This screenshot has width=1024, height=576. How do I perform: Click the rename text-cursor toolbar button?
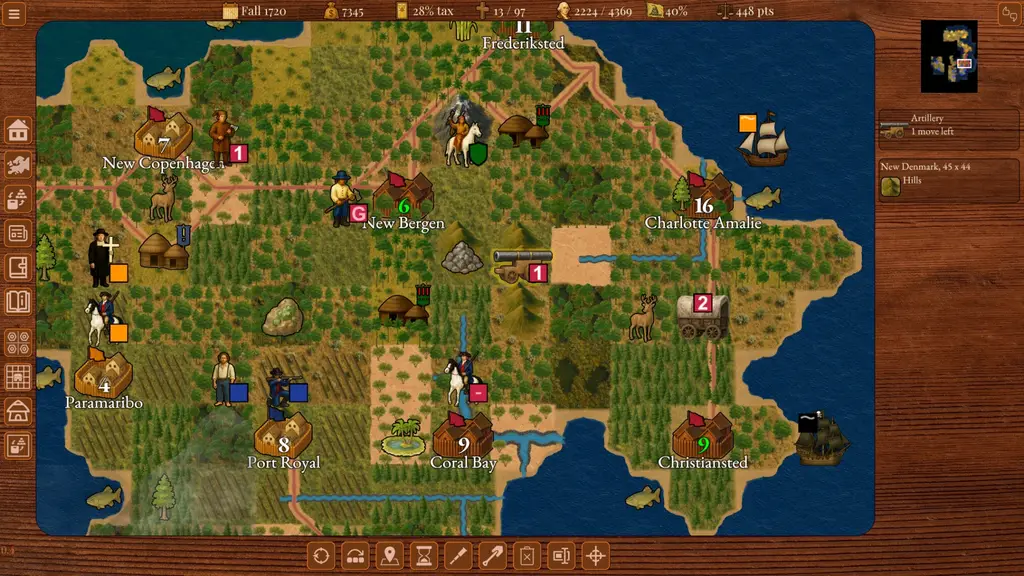pos(561,555)
